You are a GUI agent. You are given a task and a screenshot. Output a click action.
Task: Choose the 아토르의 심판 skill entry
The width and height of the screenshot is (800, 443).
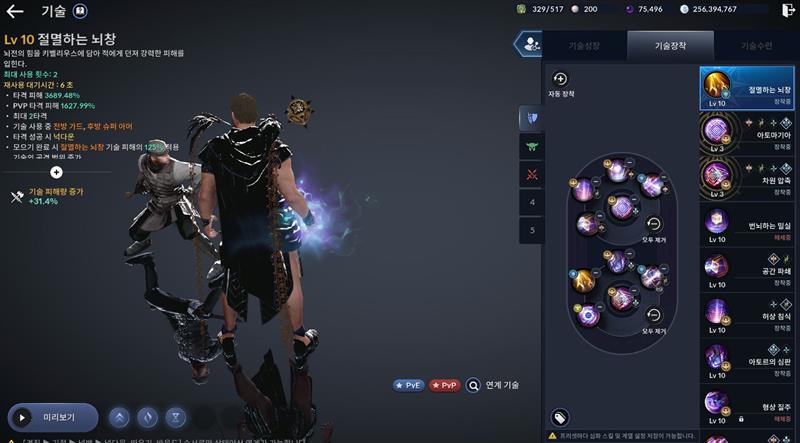(748, 360)
